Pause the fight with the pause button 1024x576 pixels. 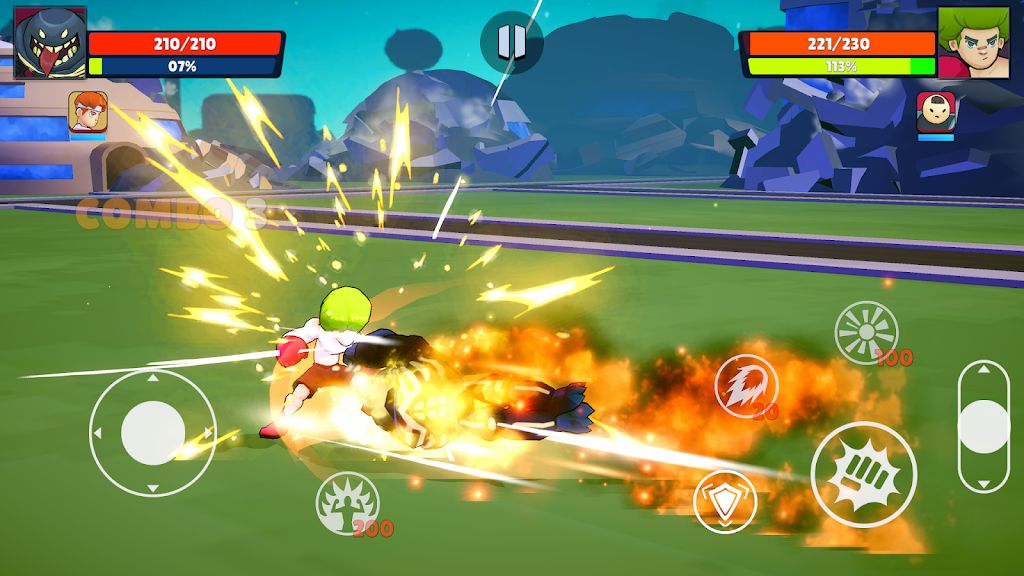tap(511, 41)
